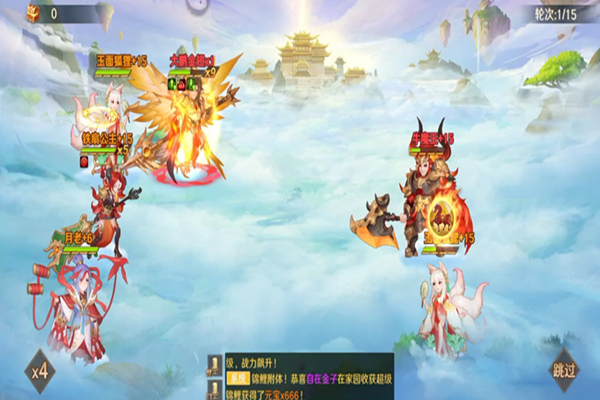The height and width of the screenshot is (400, 600).
Task: Open the chat message box
Action: coord(300,376)
